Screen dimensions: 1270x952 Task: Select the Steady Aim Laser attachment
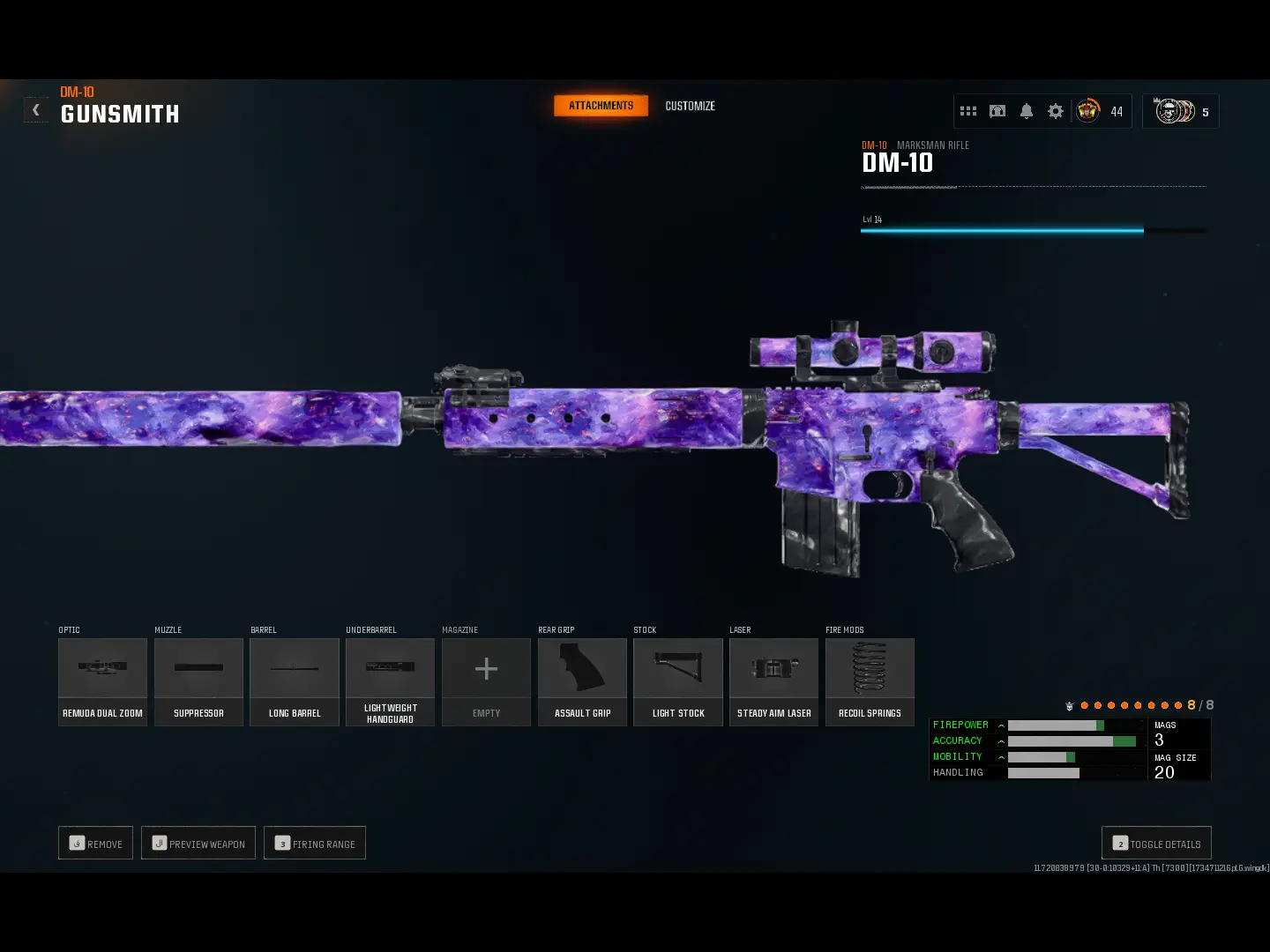click(x=773, y=681)
